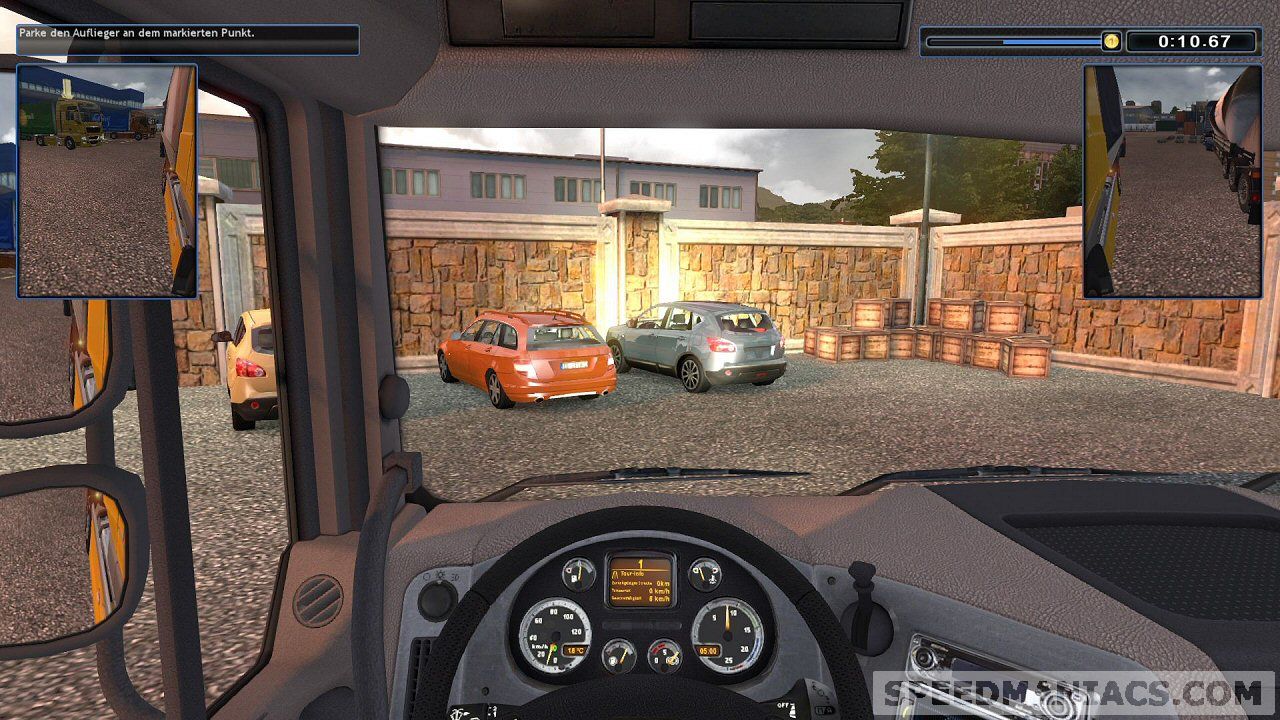Click the parking objective message box
The width and height of the screenshot is (1280, 720).
pos(188,39)
